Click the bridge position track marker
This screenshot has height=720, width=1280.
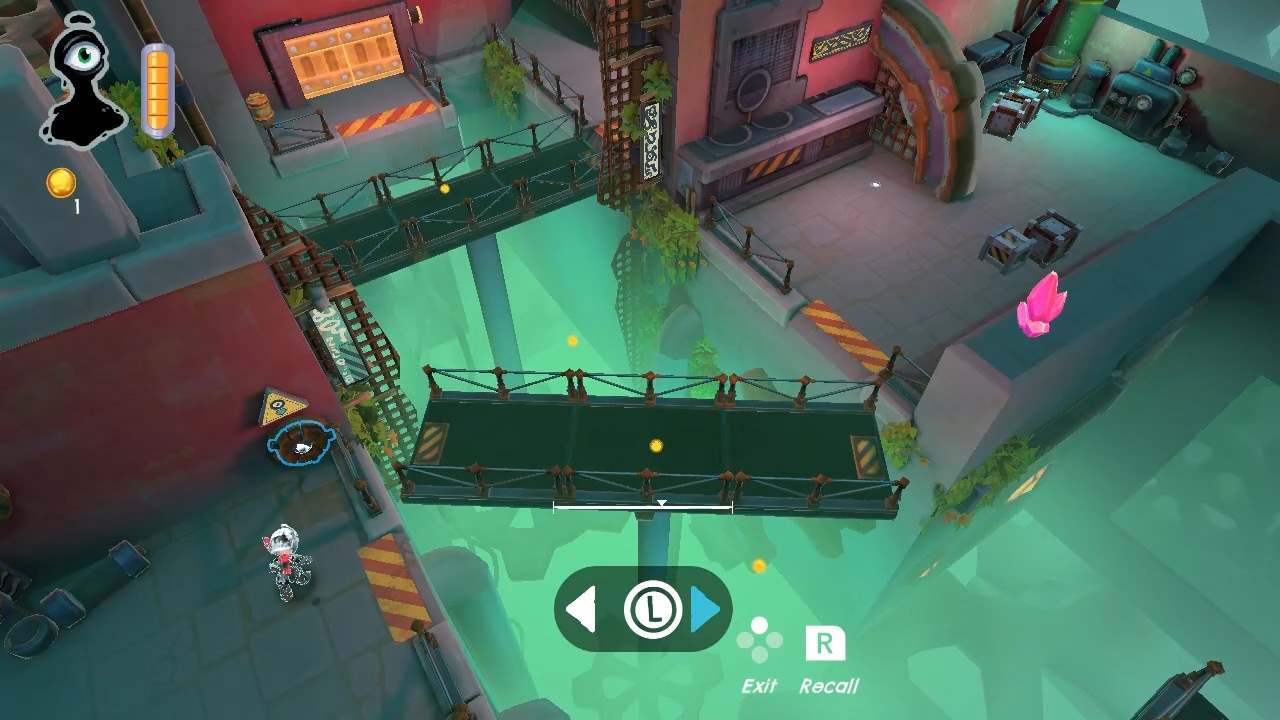(x=661, y=504)
